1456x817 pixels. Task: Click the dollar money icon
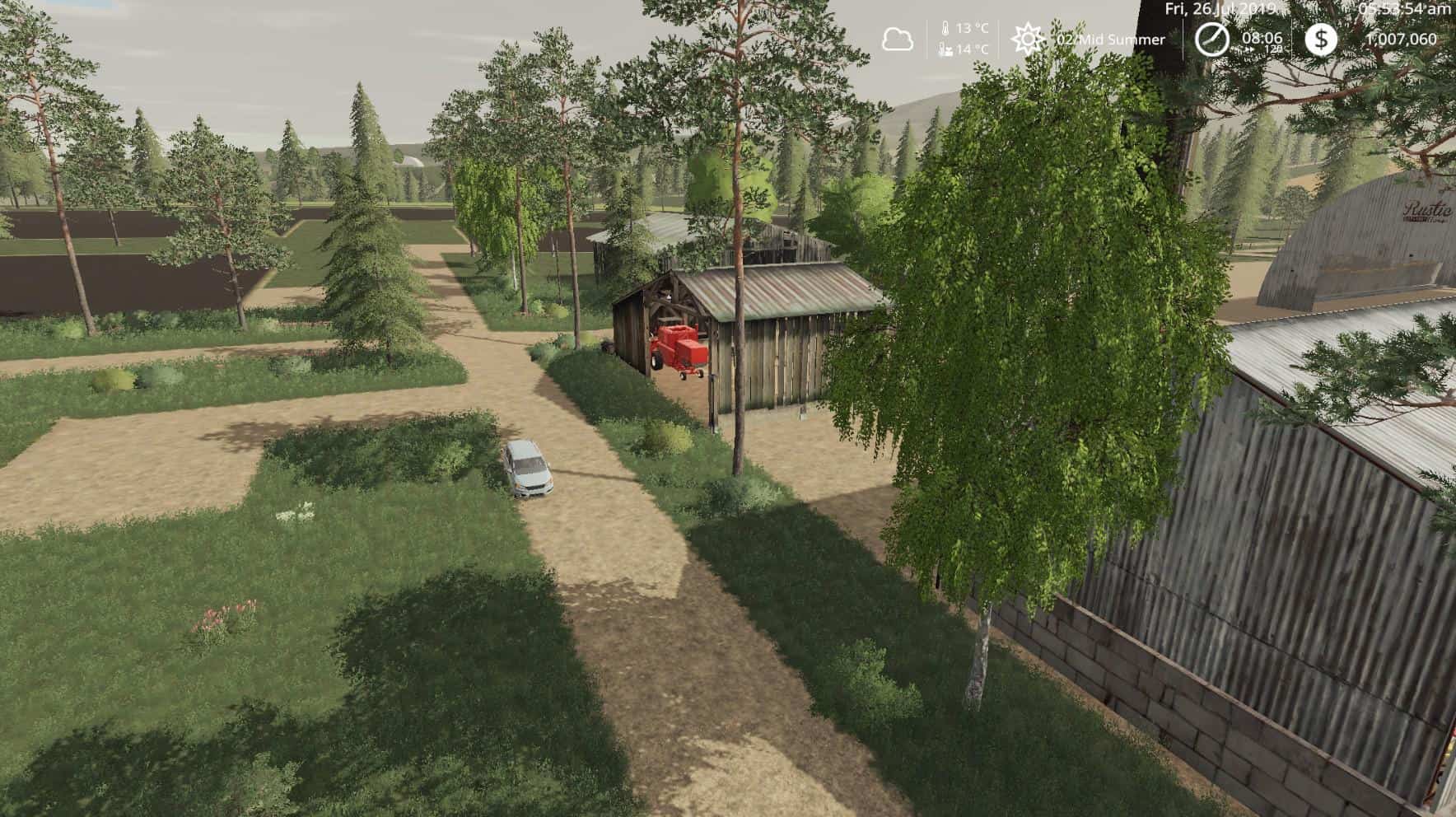[1322, 38]
